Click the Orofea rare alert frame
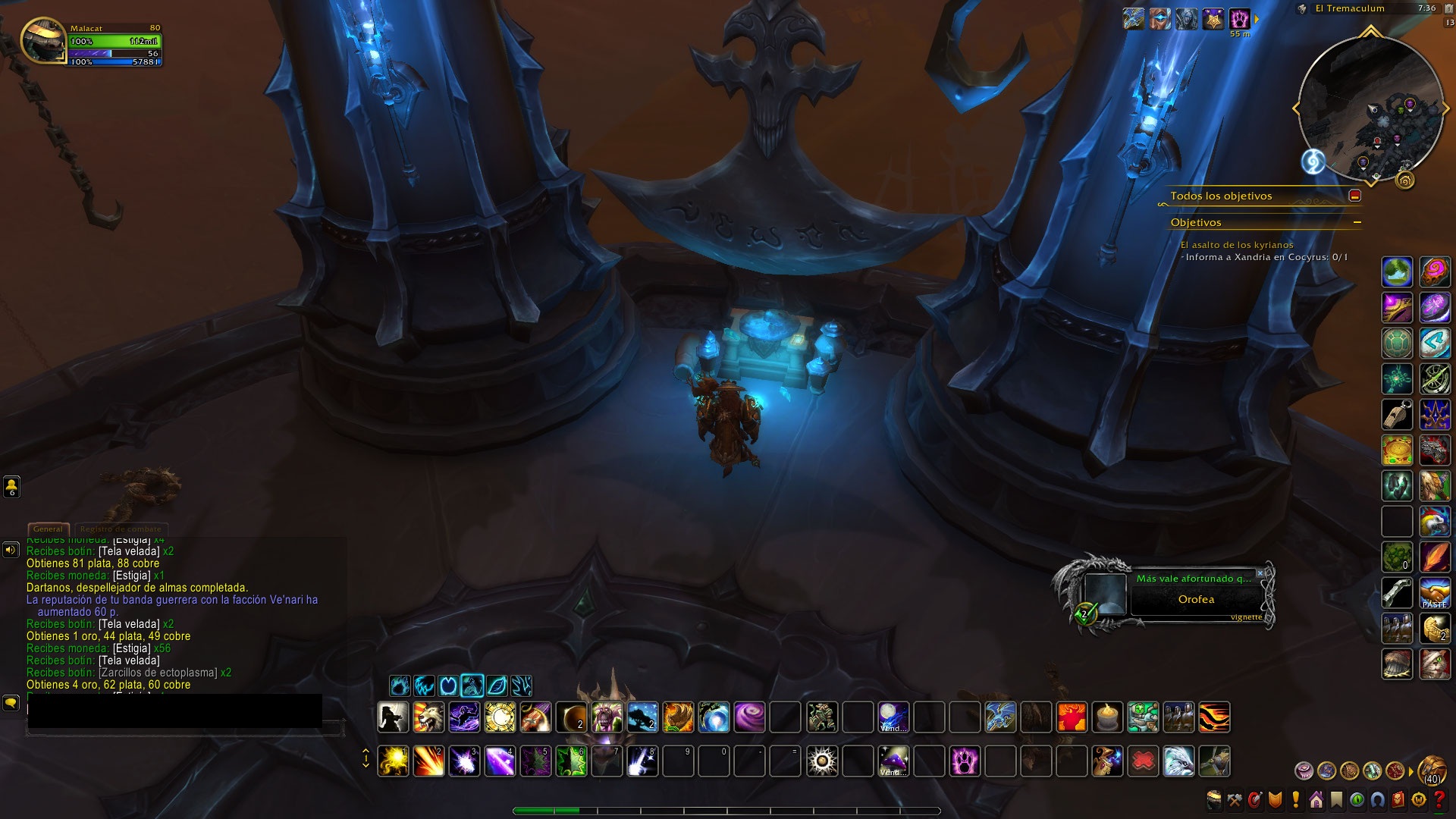 click(x=1196, y=599)
